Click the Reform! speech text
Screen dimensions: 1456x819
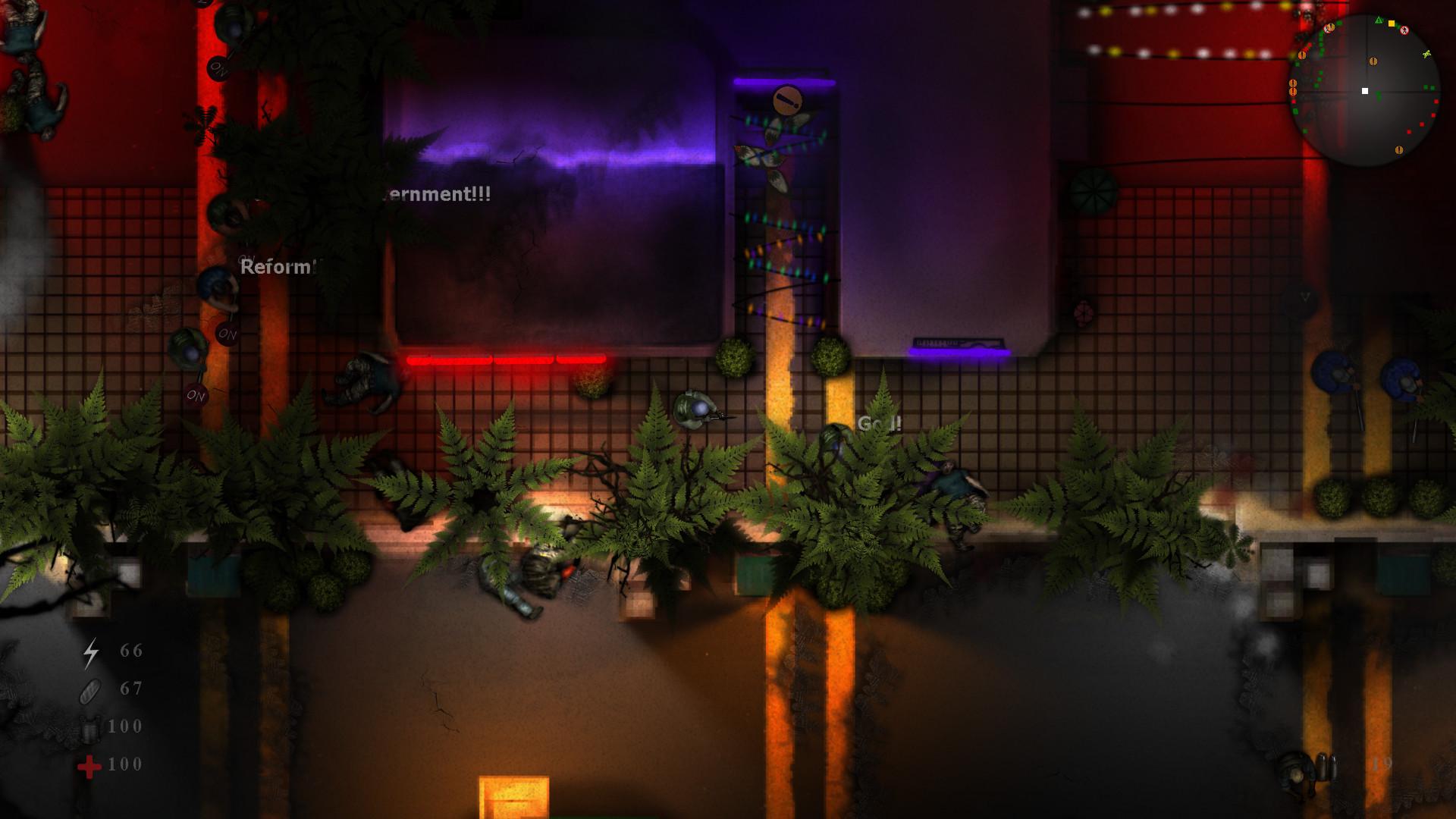[x=278, y=267]
